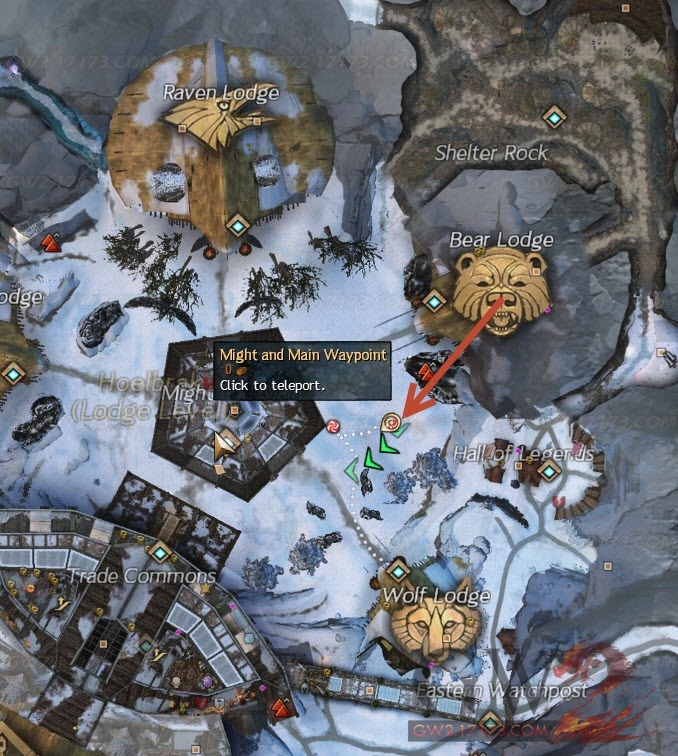Use the waypoint just above Wolf Lodge label
Screen dimensions: 678x756
[398, 571]
